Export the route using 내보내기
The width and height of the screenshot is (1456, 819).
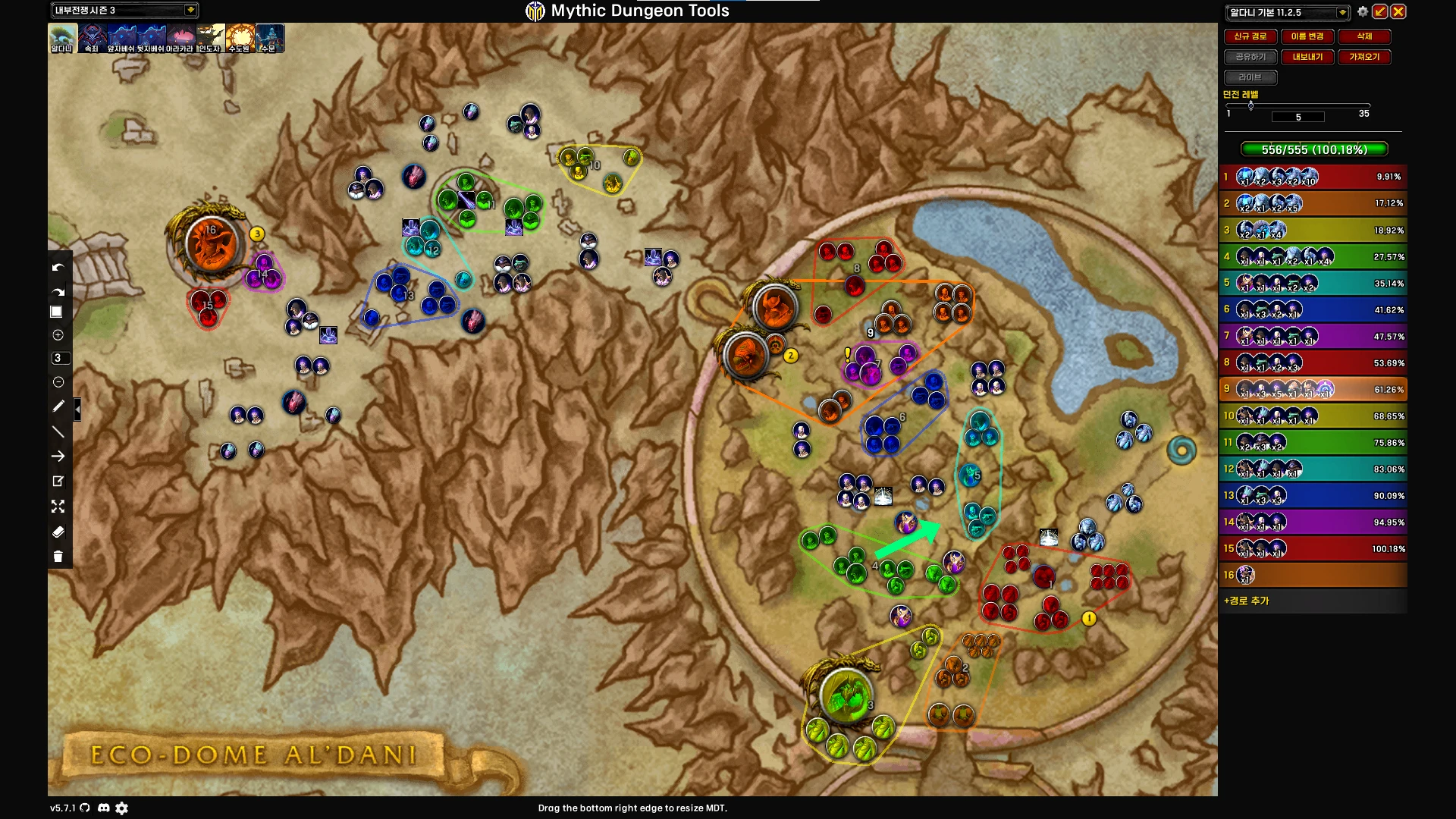tap(1307, 57)
